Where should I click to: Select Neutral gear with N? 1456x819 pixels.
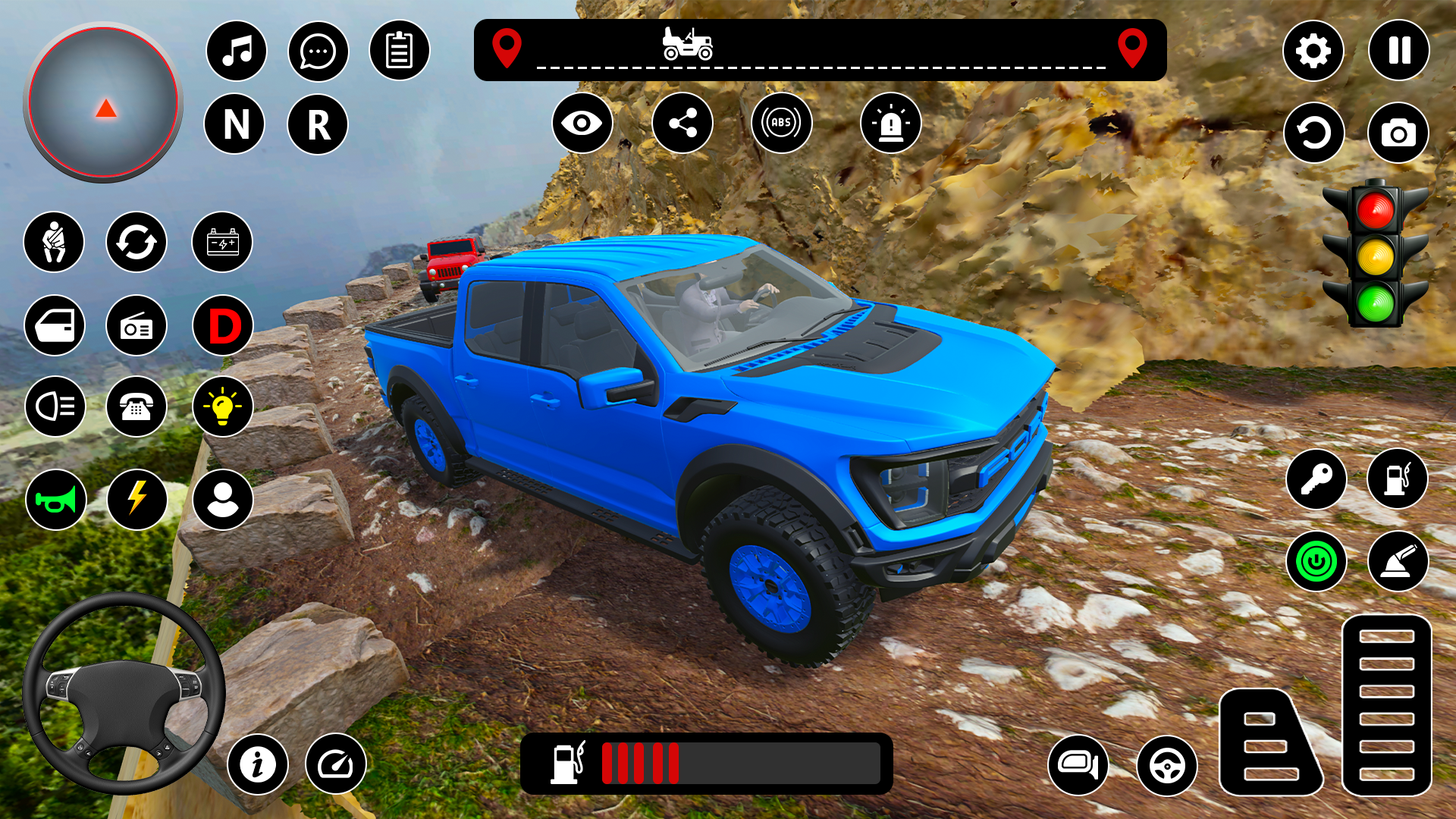(236, 125)
